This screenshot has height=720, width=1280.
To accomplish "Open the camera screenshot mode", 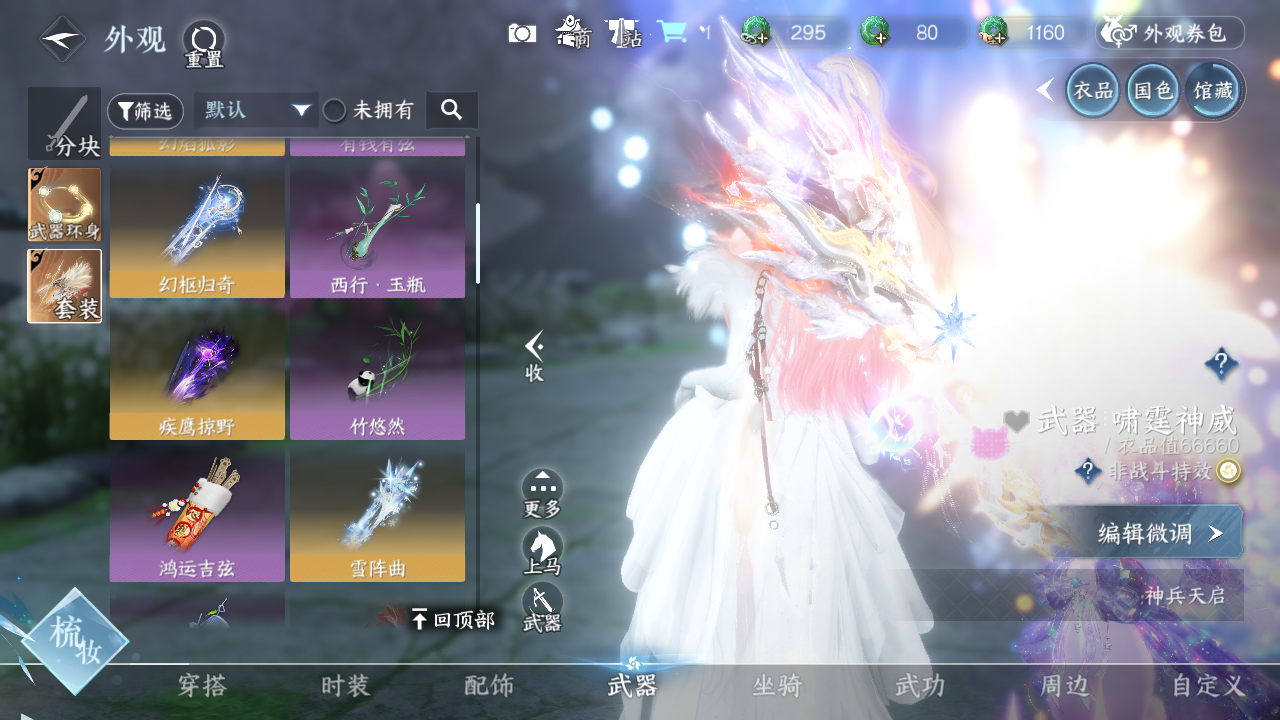I will (522, 33).
